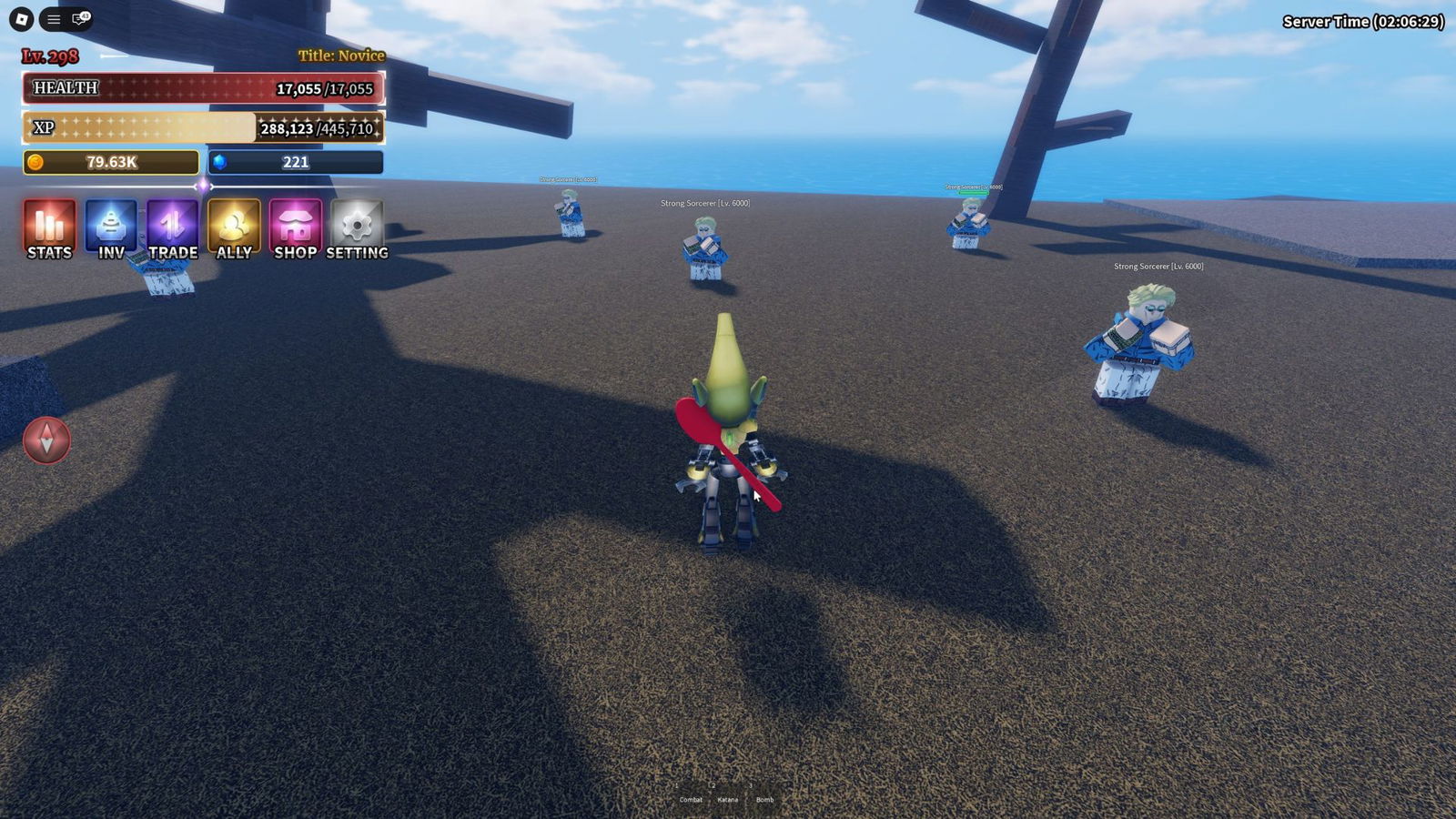Image resolution: width=1456 pixels, height=819 pixels.
Task: Open the SETTING gear menu
Action: click(x=357, y=229)
